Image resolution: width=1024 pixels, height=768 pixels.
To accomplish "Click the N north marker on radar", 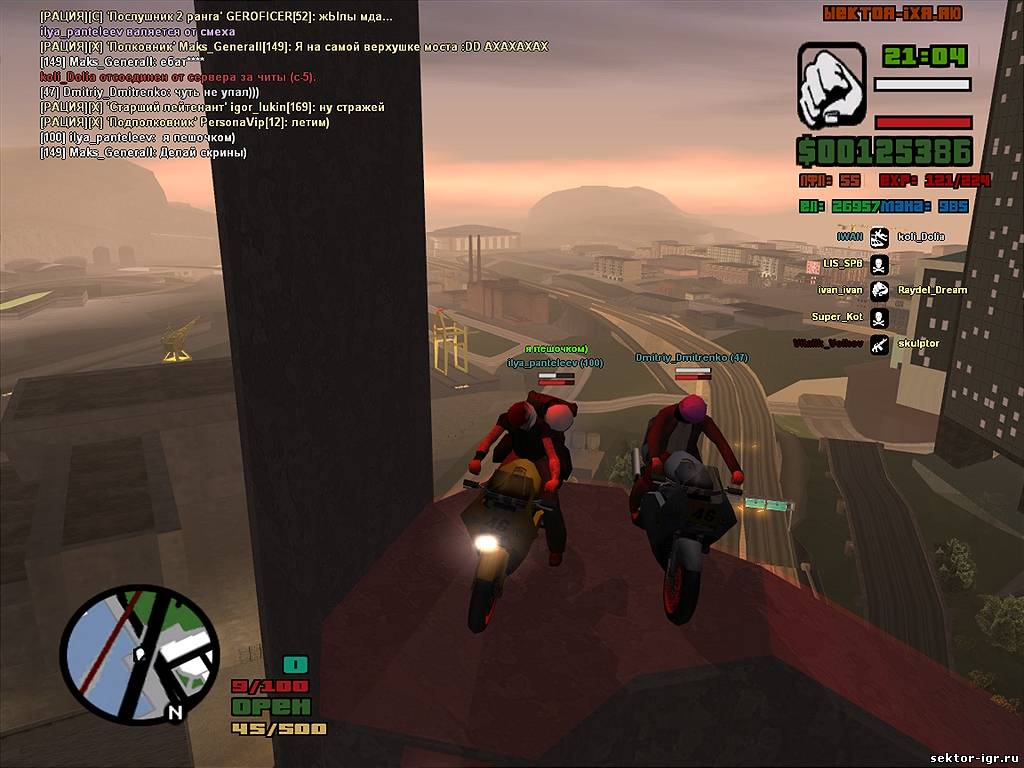I will click(x=175, y=713).
